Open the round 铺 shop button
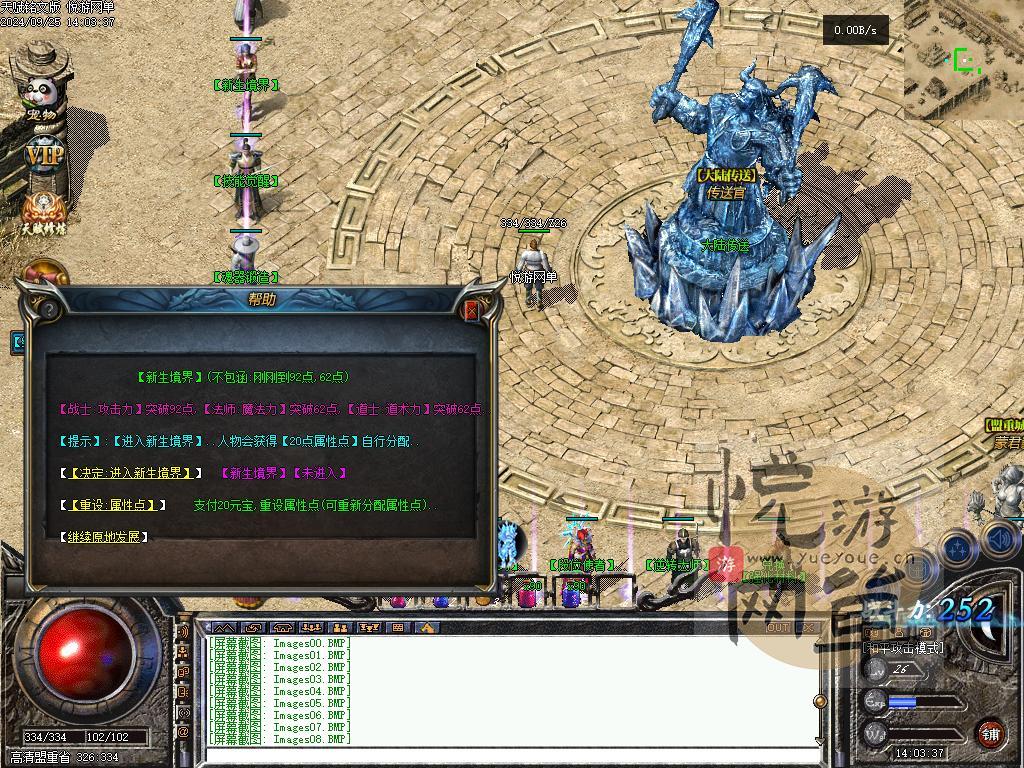This screenshot has width=1024, height=768. 990,734
